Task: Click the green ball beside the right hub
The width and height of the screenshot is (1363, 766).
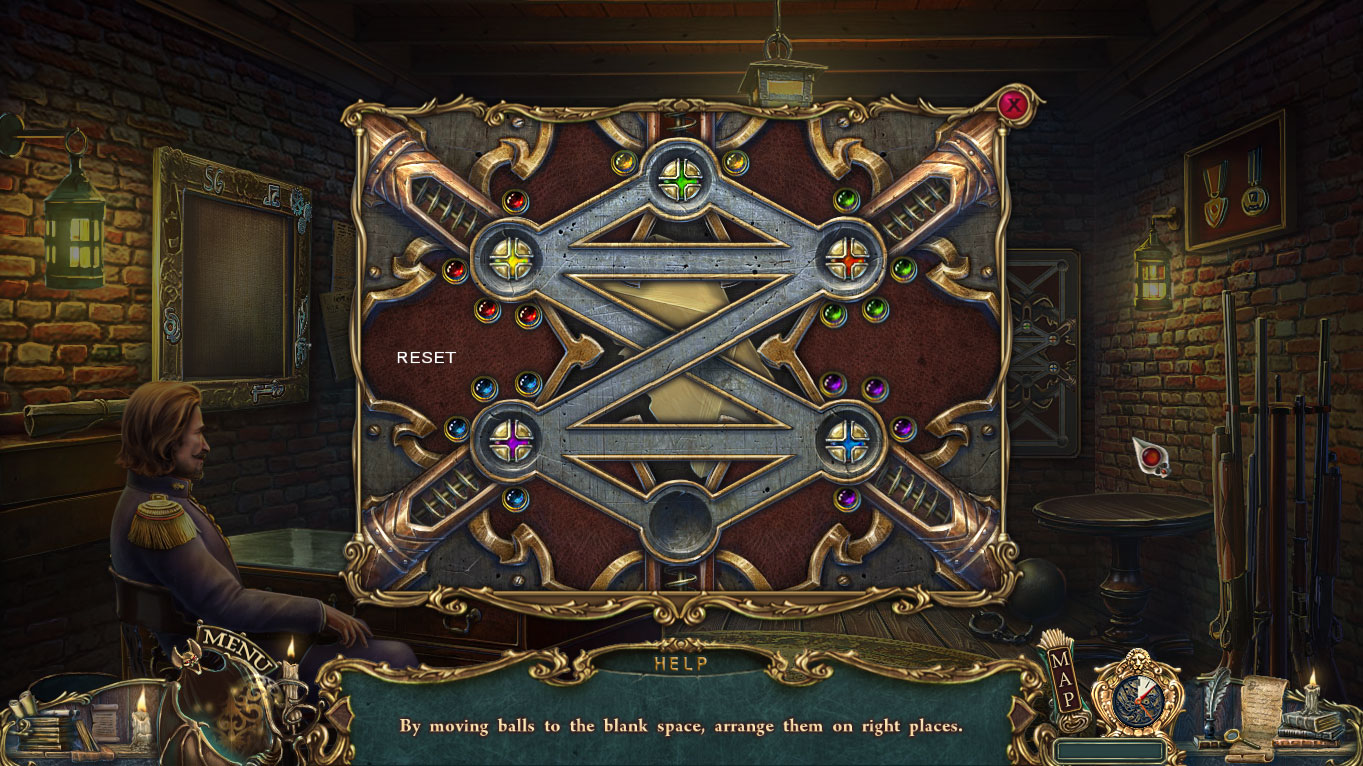Action: tap(904, 270)
